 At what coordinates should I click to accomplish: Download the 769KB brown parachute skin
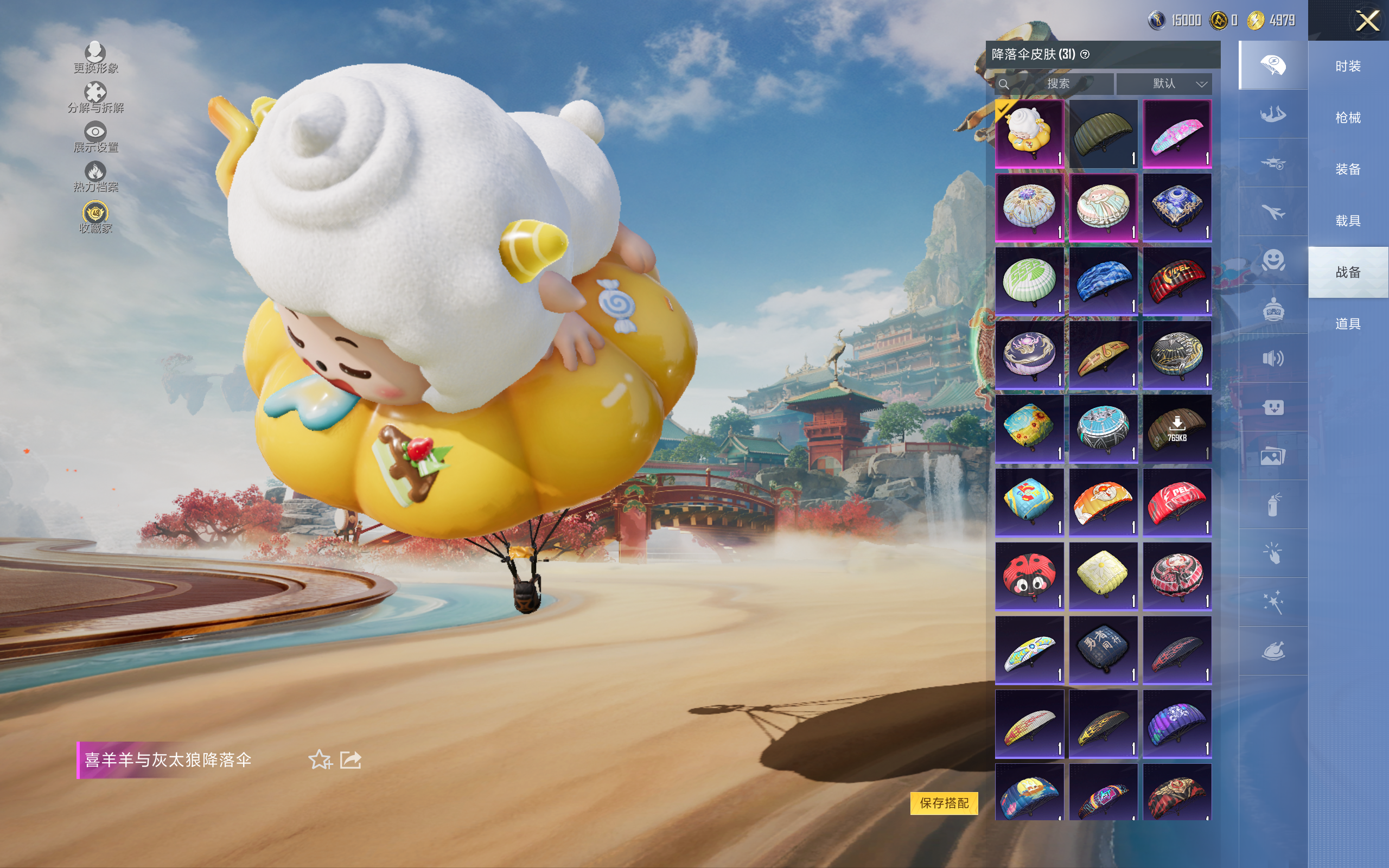point(1177,428)
